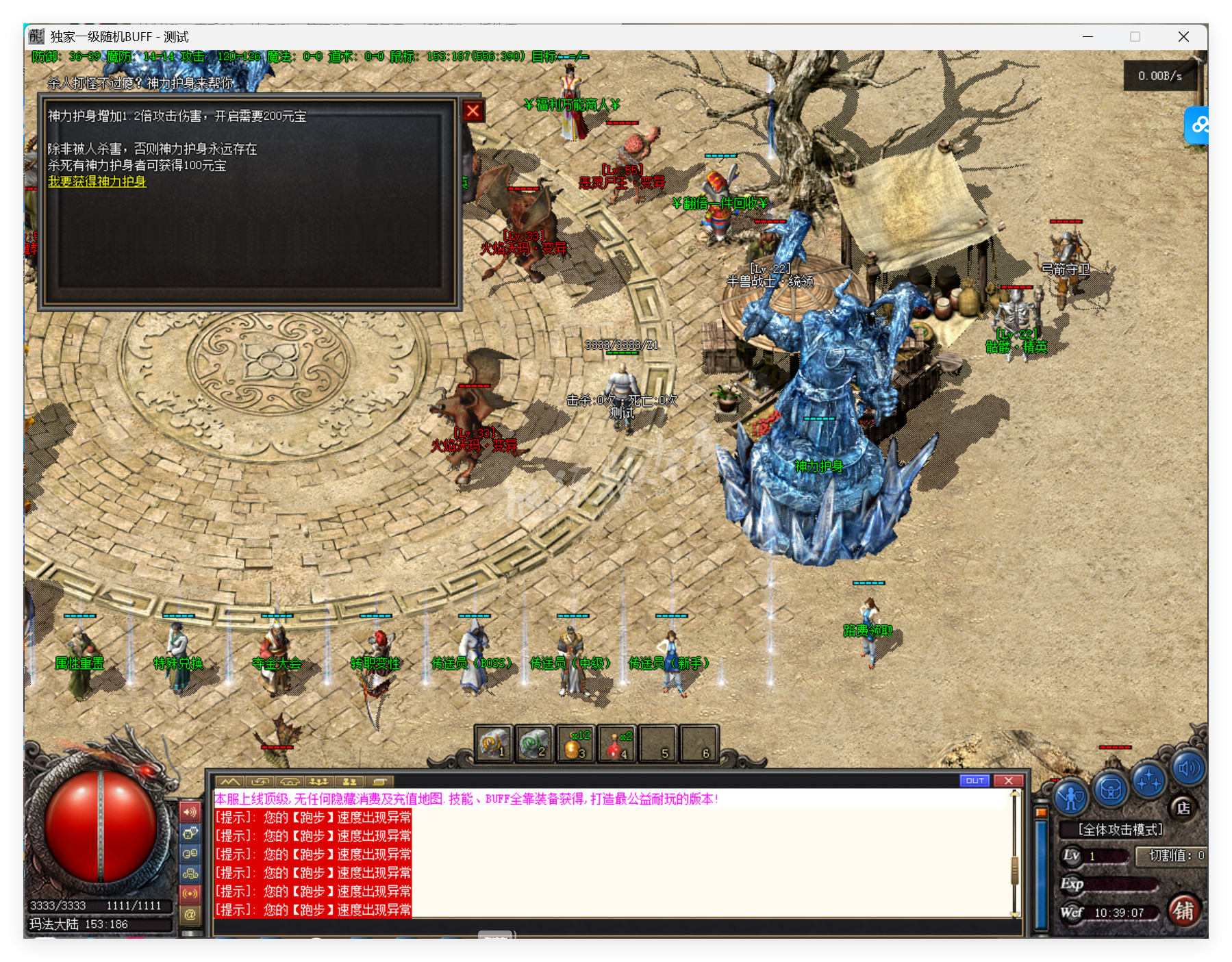Switch the 全体攻击模式 attack mode label
This screenshot has height=962, width=1232.
1120,830
